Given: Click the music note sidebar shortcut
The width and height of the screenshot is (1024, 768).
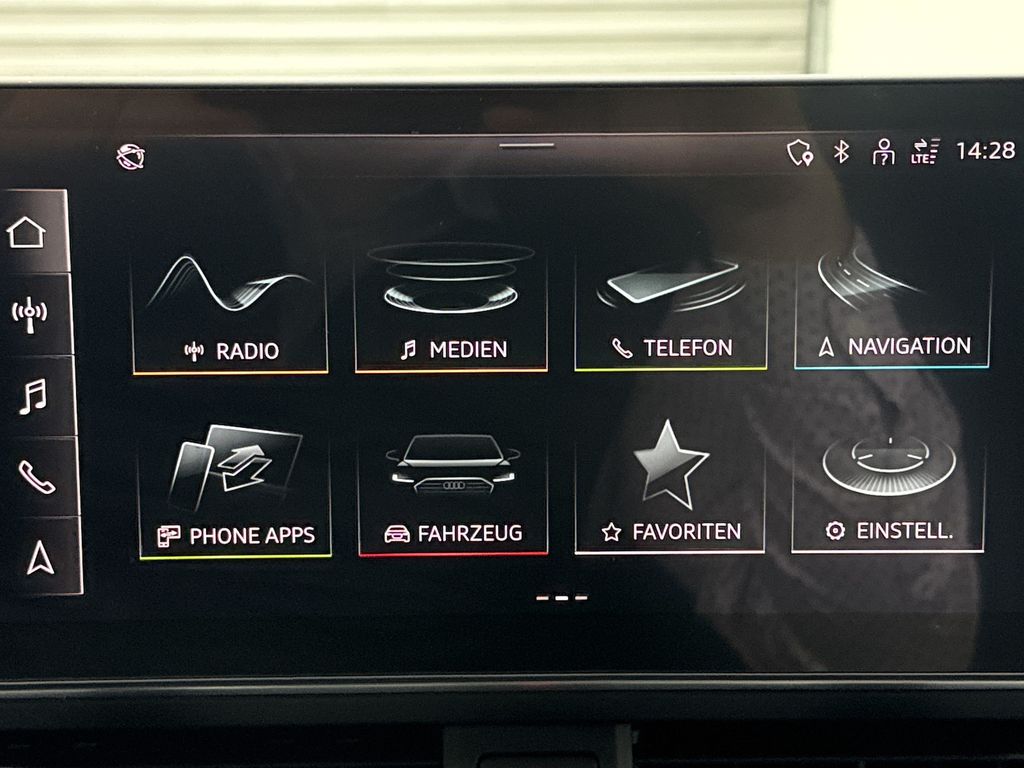Looking at the screenshot, I should [x=32, y=396].
